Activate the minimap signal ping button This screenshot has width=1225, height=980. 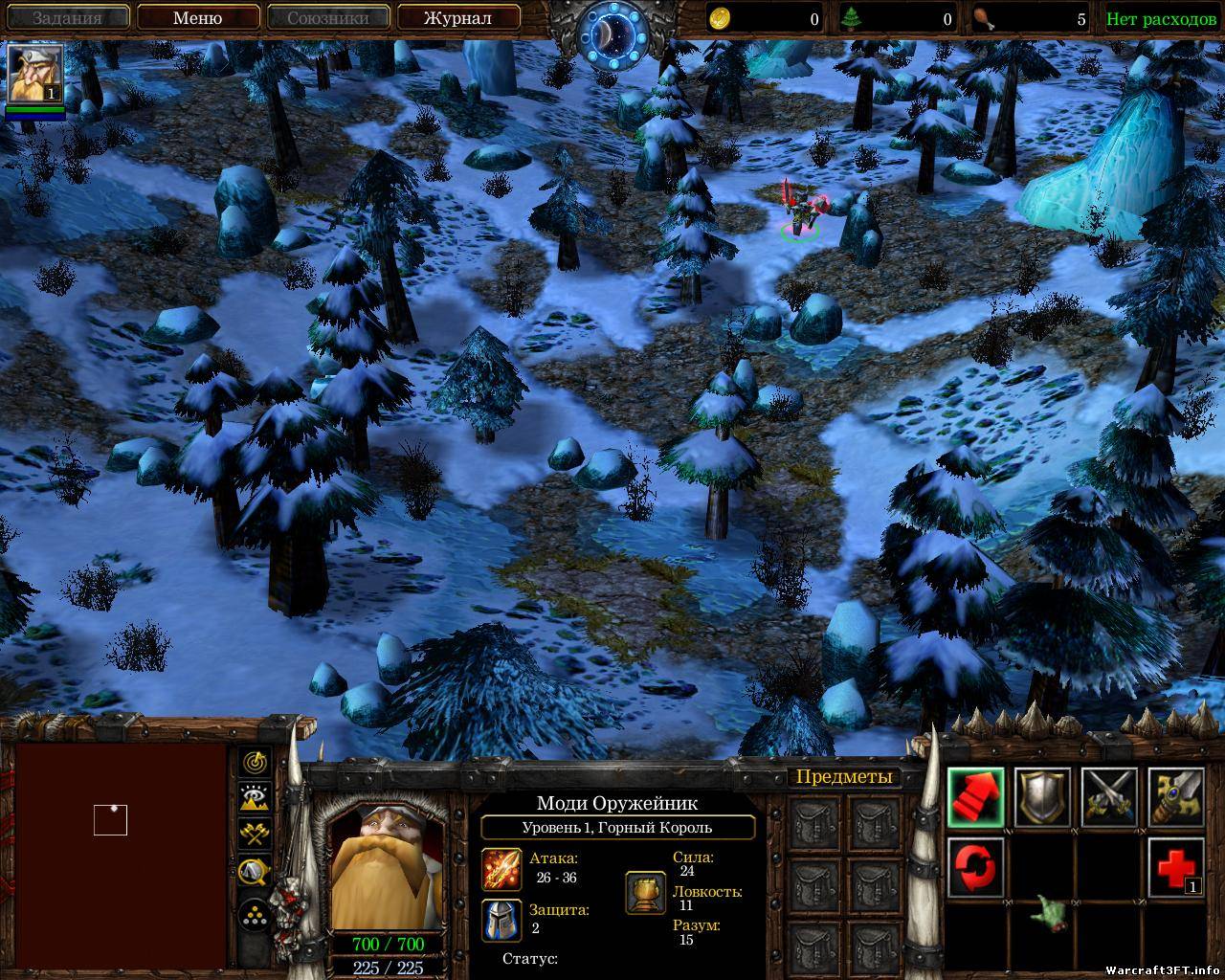pos(256,763)
